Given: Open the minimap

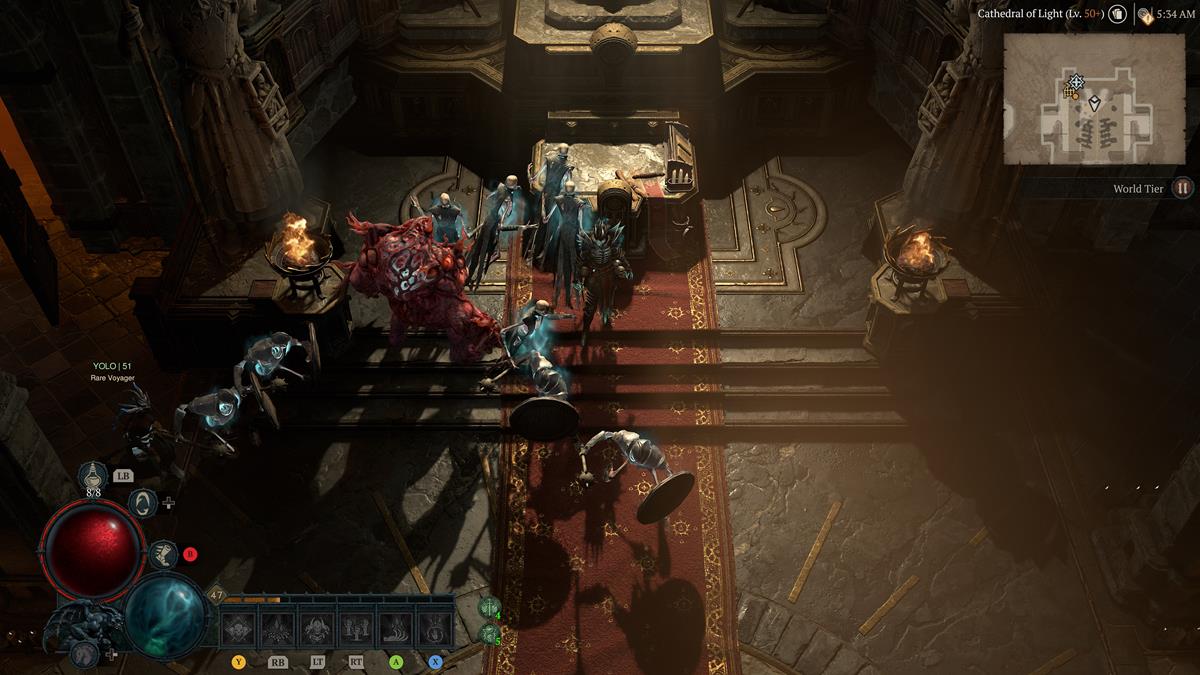Looking at the screenshot, I should coord(1080,98).
